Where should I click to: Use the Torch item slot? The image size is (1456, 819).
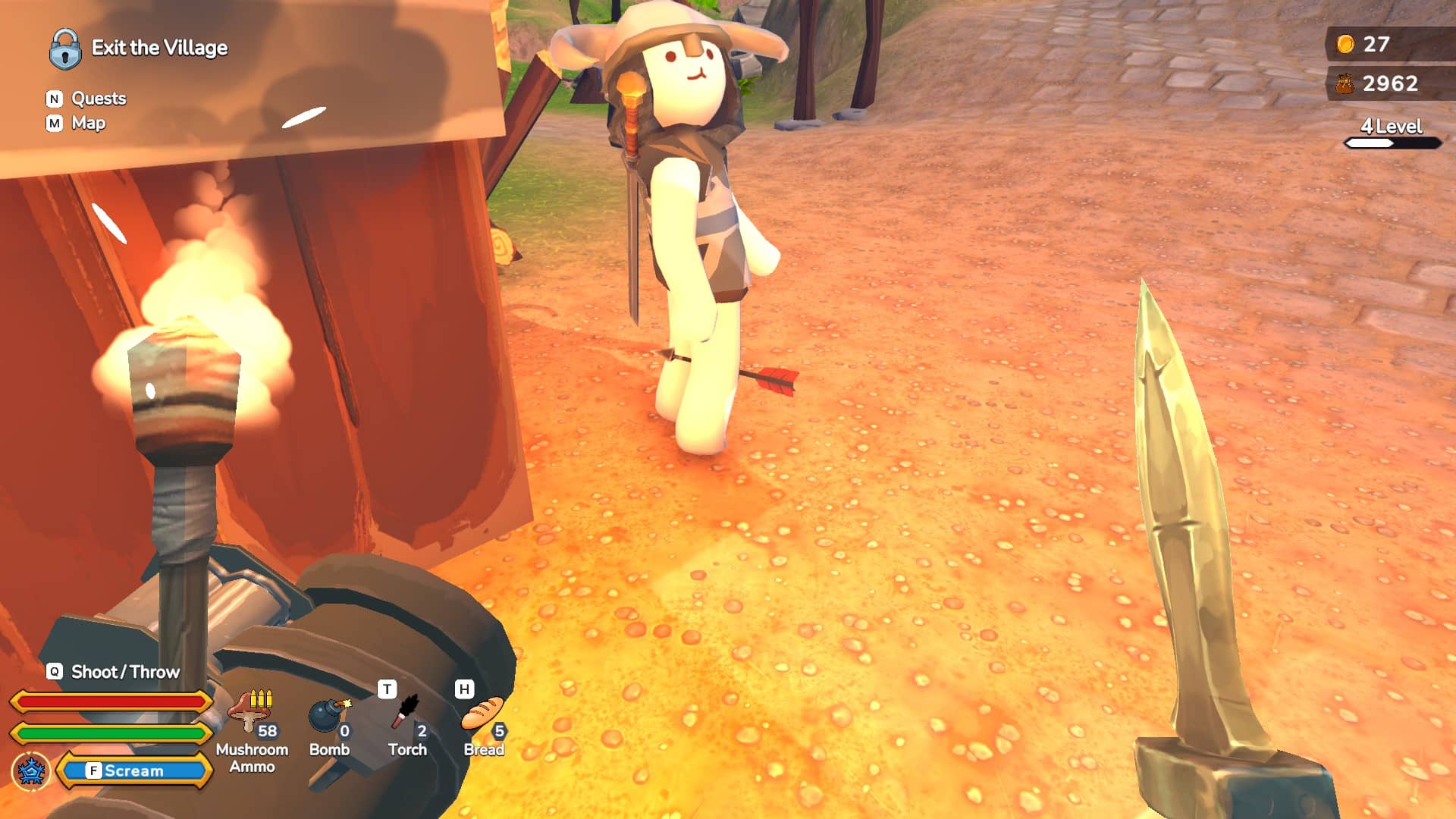tap(407, 717)
